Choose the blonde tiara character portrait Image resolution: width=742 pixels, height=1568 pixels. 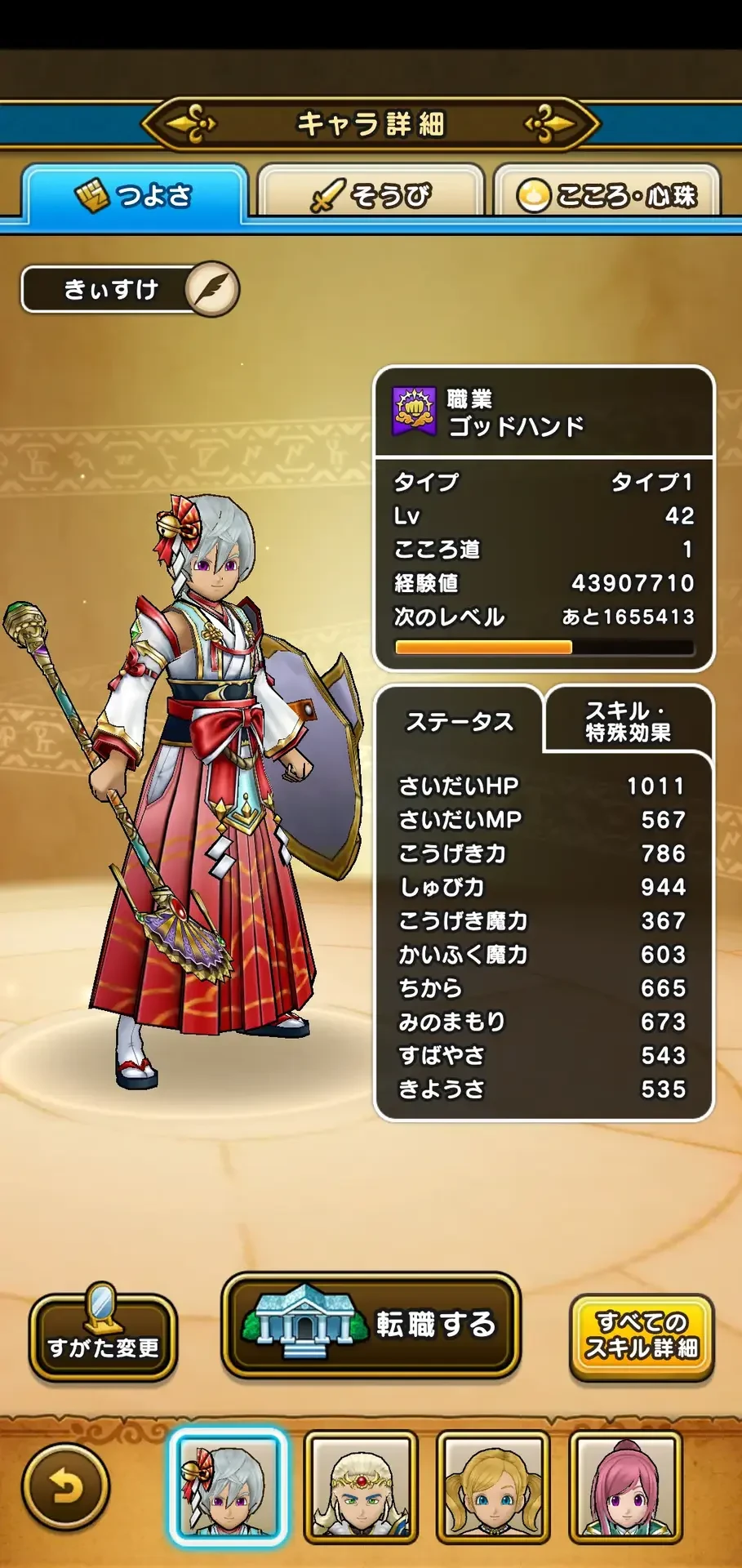point(361,1487)
